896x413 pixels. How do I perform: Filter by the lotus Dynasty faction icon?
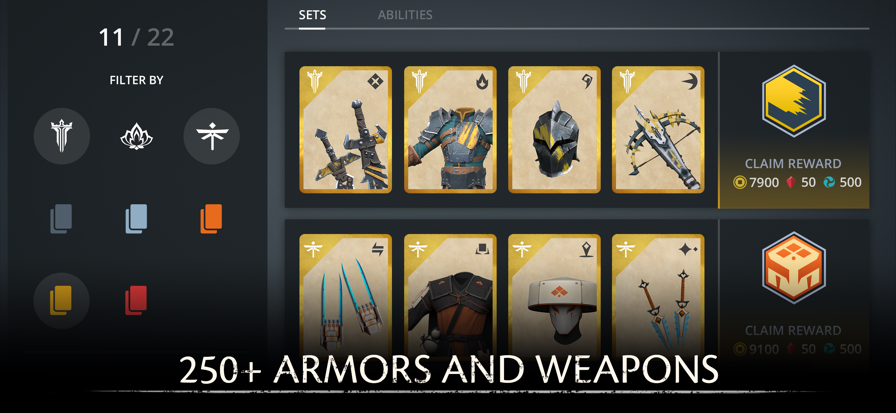click(x=136, y=136)
